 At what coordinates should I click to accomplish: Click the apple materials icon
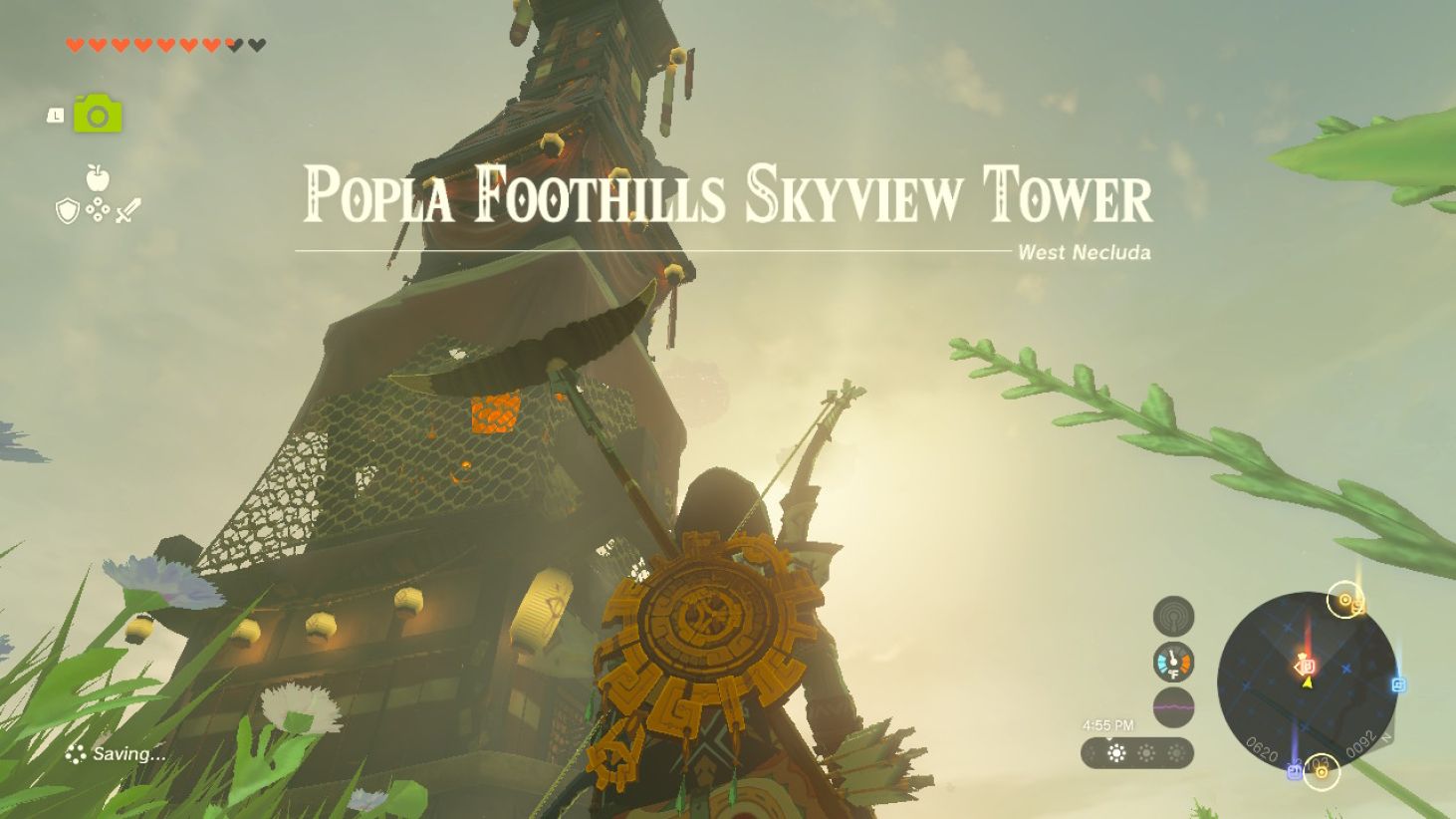tap(97, 177)
